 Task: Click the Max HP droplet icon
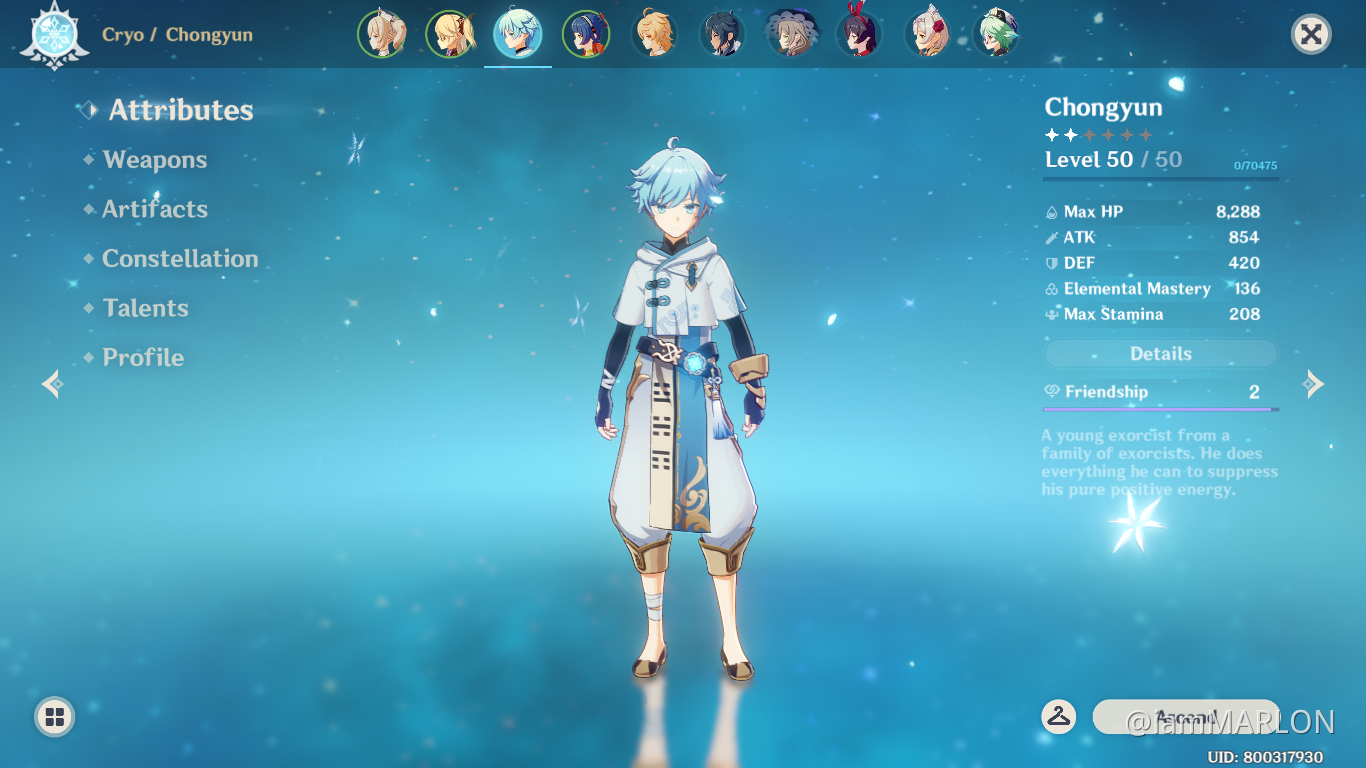[1051, 211]
